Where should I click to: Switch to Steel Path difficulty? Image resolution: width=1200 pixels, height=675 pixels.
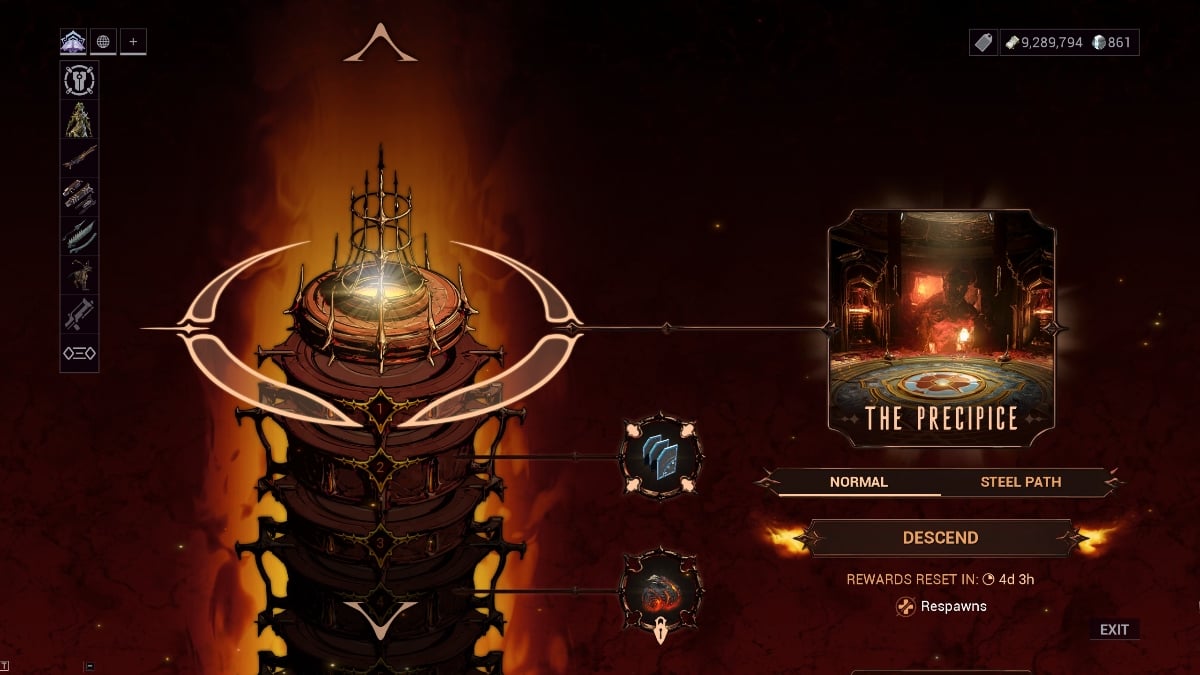(1020, 482)
